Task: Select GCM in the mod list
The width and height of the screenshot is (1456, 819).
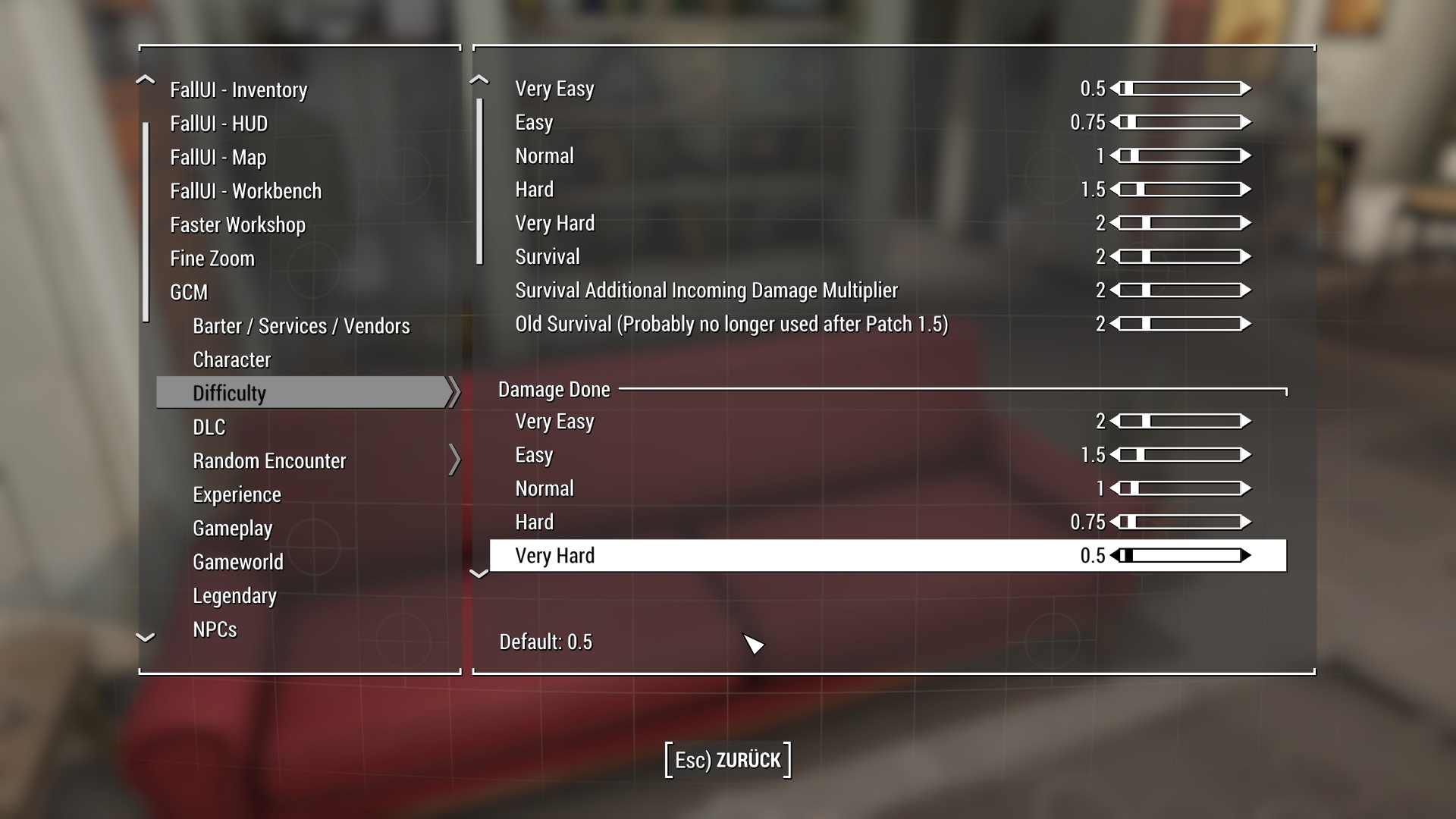Action: click(189, 292)
